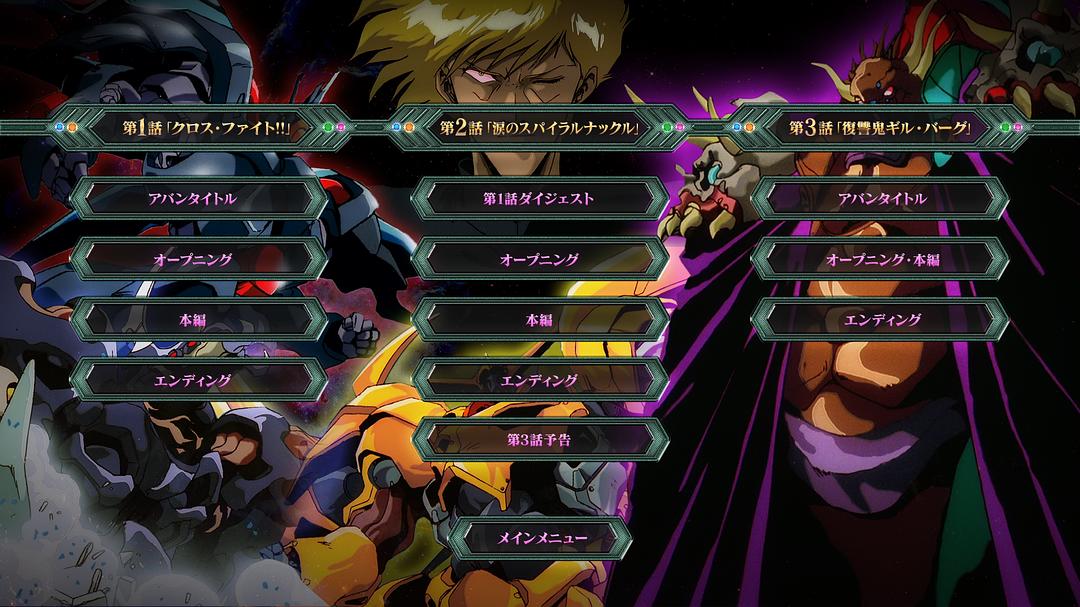Image resolution: width=1080 pixels, height=607 pixels.
Task: Choose Episode 2's オープニング chapter
Action: (x=539, y=259)
